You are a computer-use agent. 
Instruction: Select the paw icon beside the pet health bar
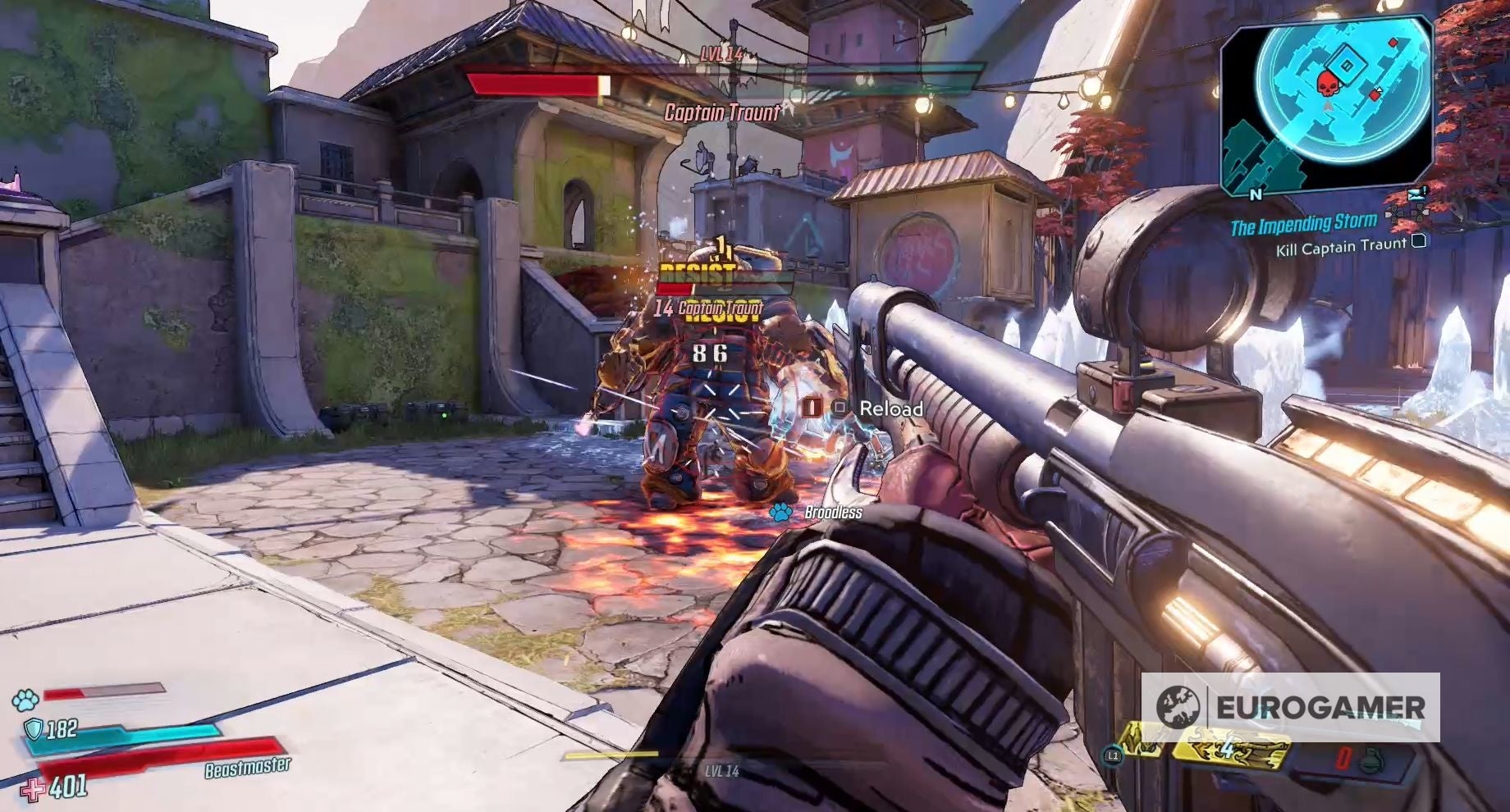pos(25,700)
